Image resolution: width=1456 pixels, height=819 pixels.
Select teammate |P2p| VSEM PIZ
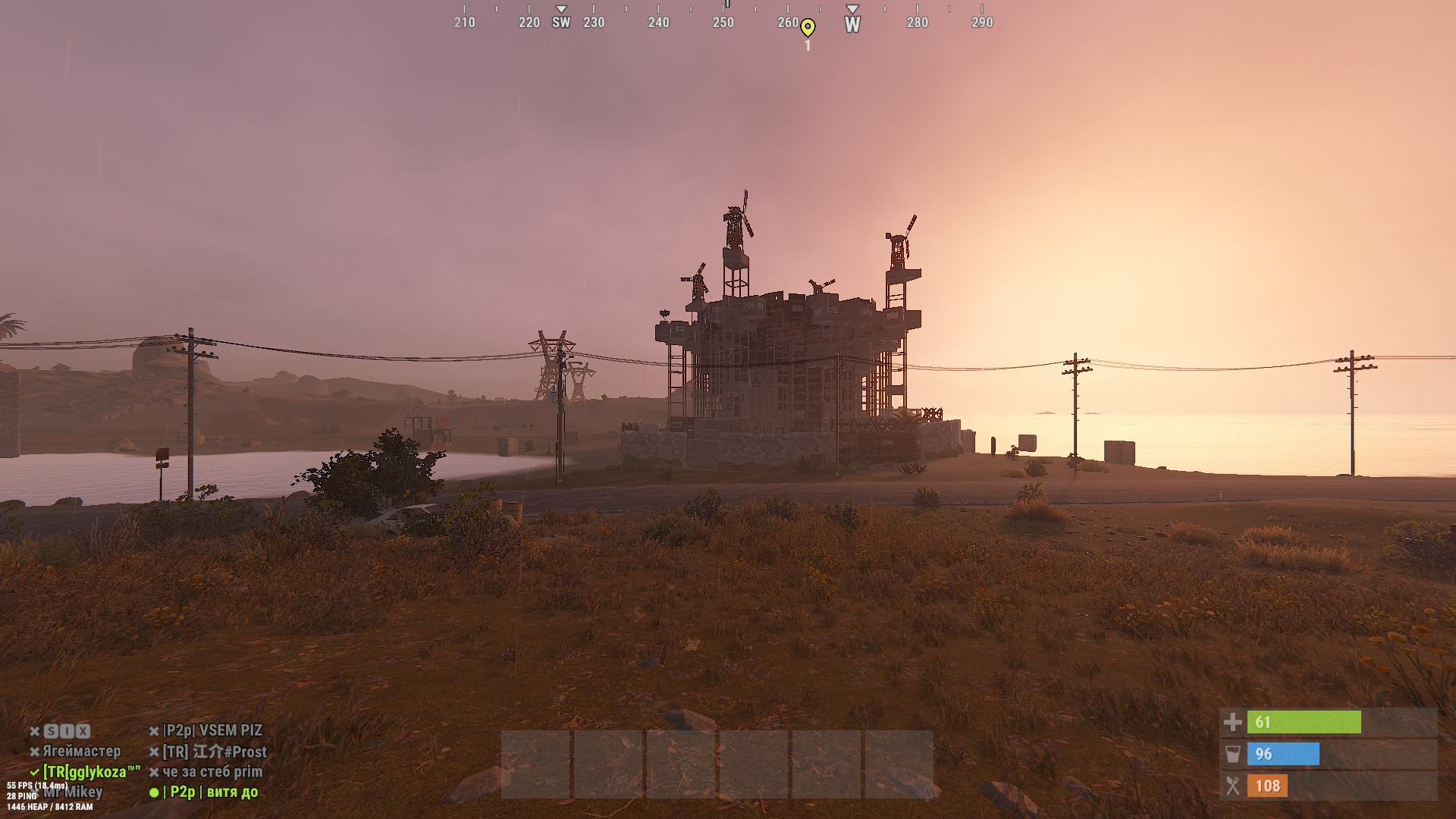(x=213, y=731)
